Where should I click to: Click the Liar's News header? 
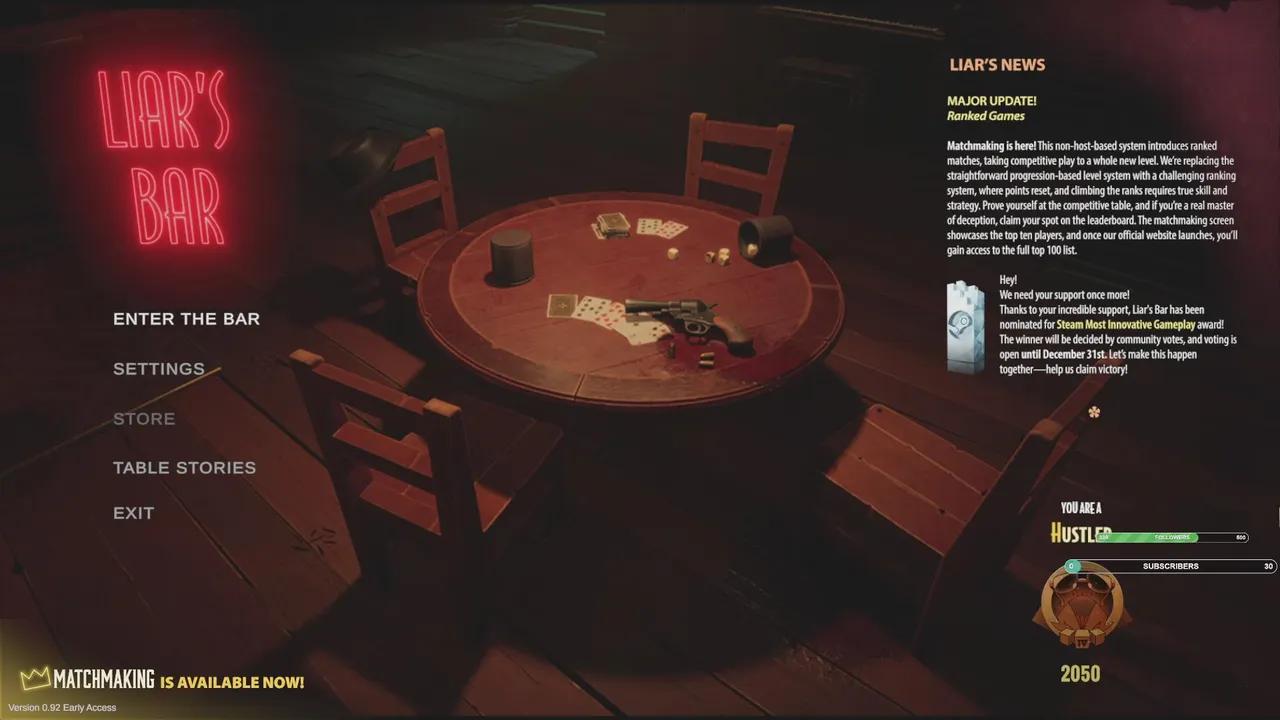[997, 64]
